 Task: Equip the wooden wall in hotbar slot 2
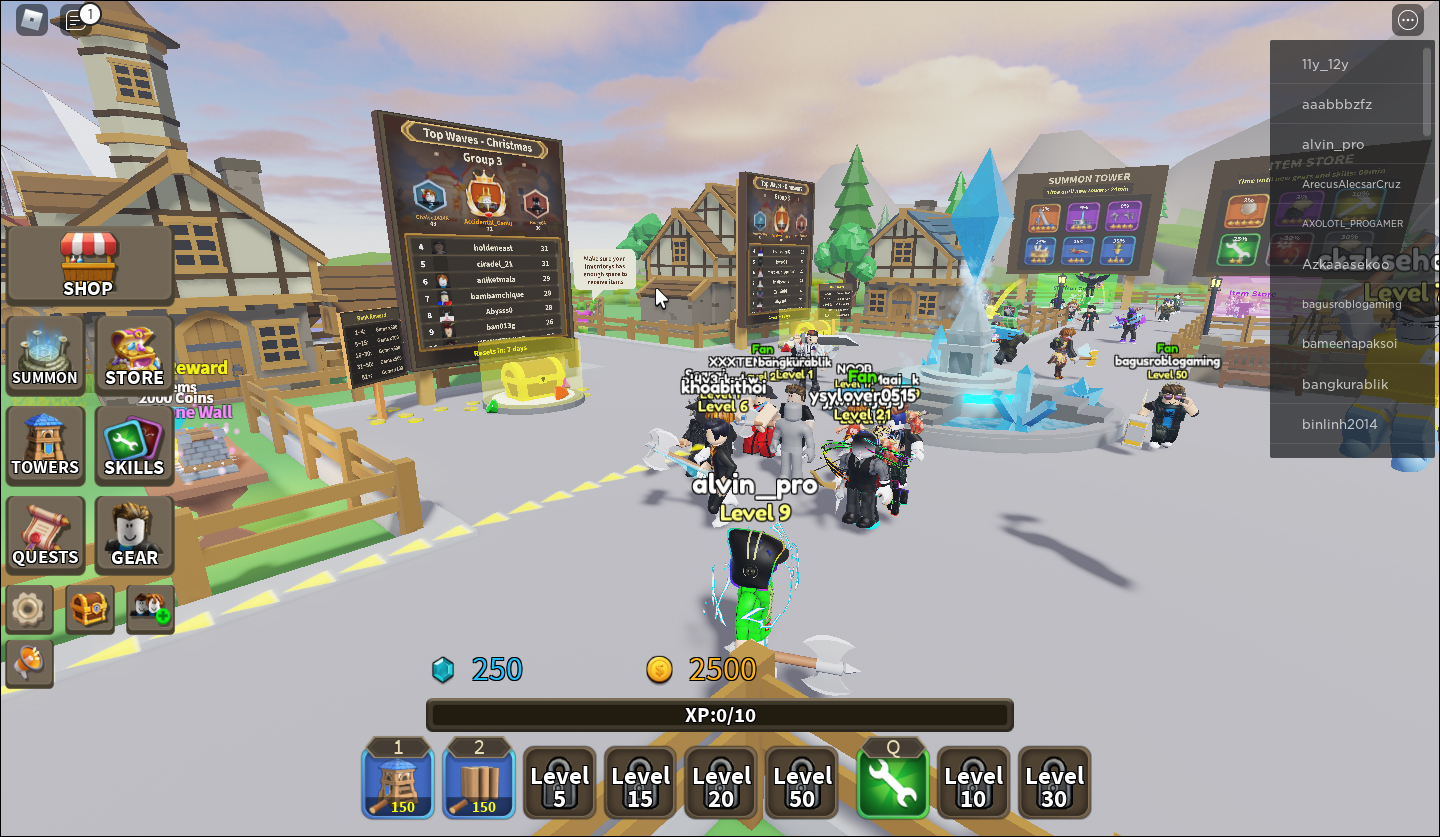[x=478, y=782]
